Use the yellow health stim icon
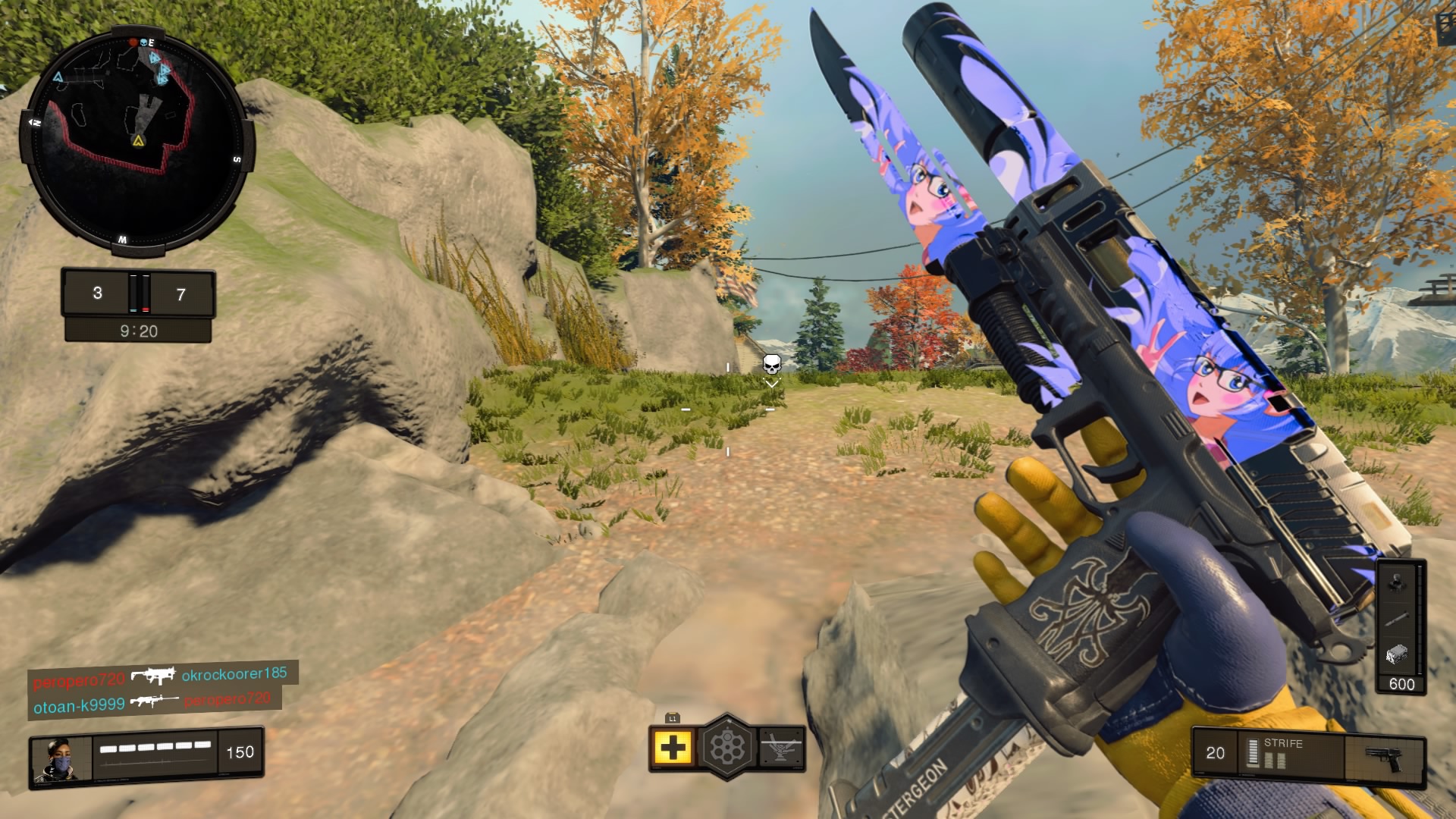Screen dimensions: 1456x819 tap(672, 748)
